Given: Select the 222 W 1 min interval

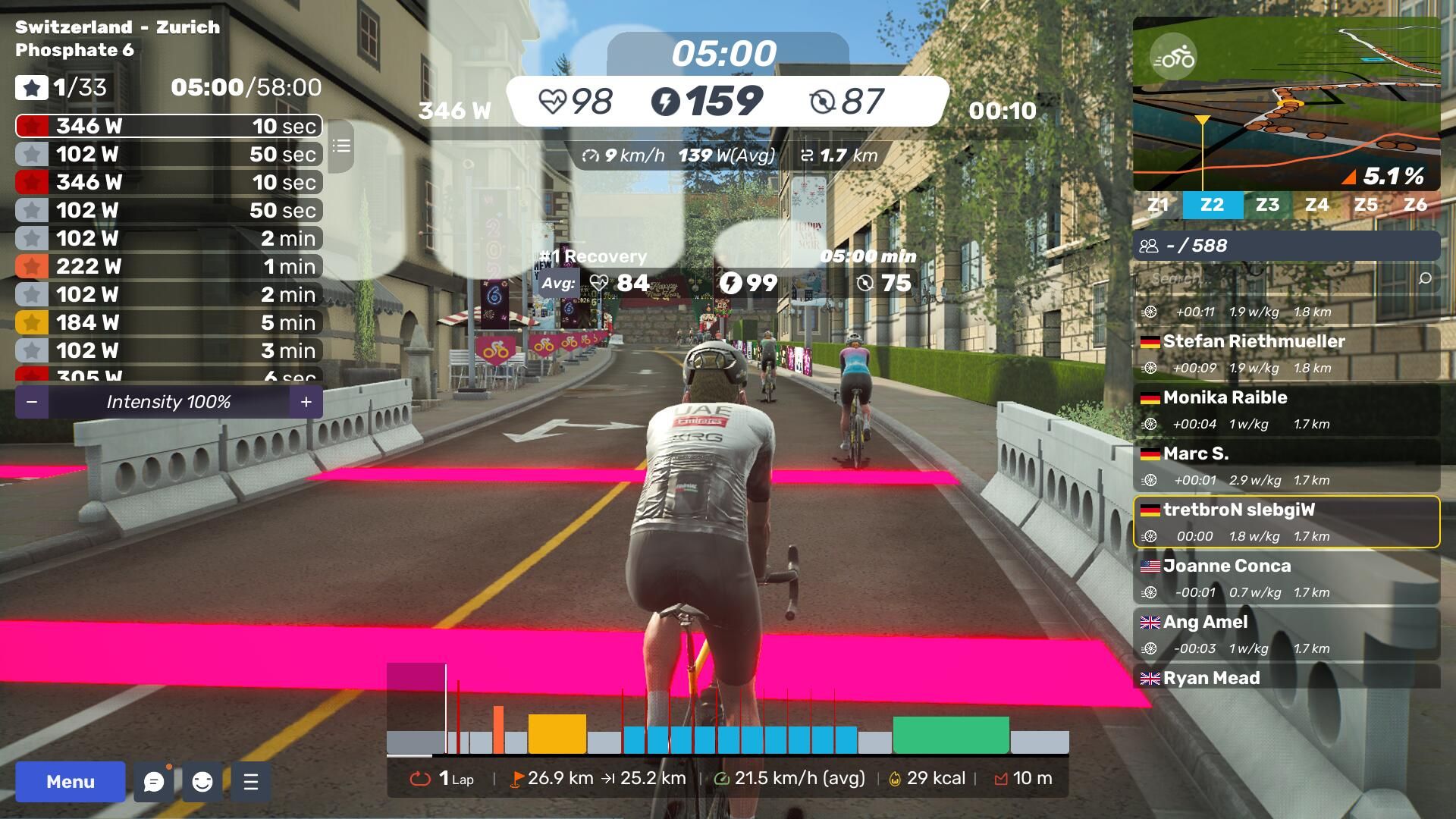Looking at the screenshot, I should (x=168, y=266).
